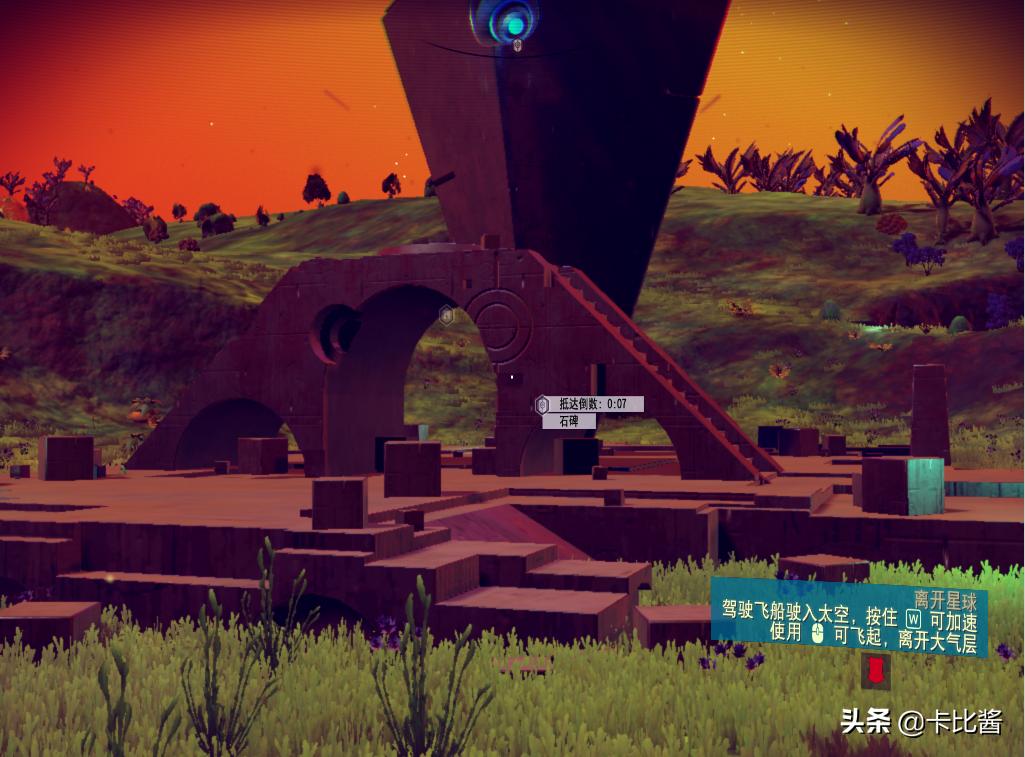Screen dimensions: 1025x757
Task: Select the hexagon marker on the arch
Action: click(x=447, y=316)
